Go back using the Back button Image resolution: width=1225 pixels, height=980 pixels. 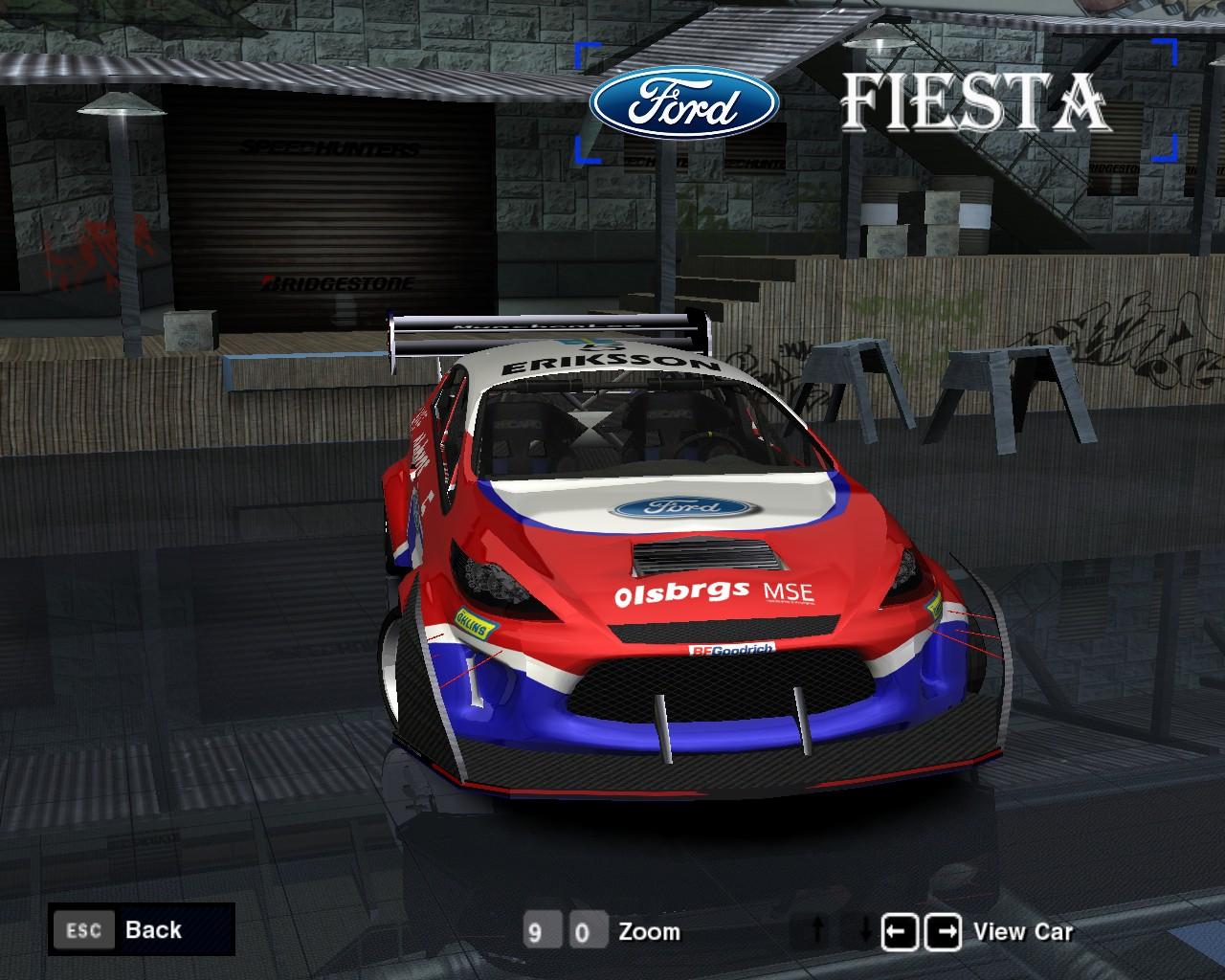(142, 929)
